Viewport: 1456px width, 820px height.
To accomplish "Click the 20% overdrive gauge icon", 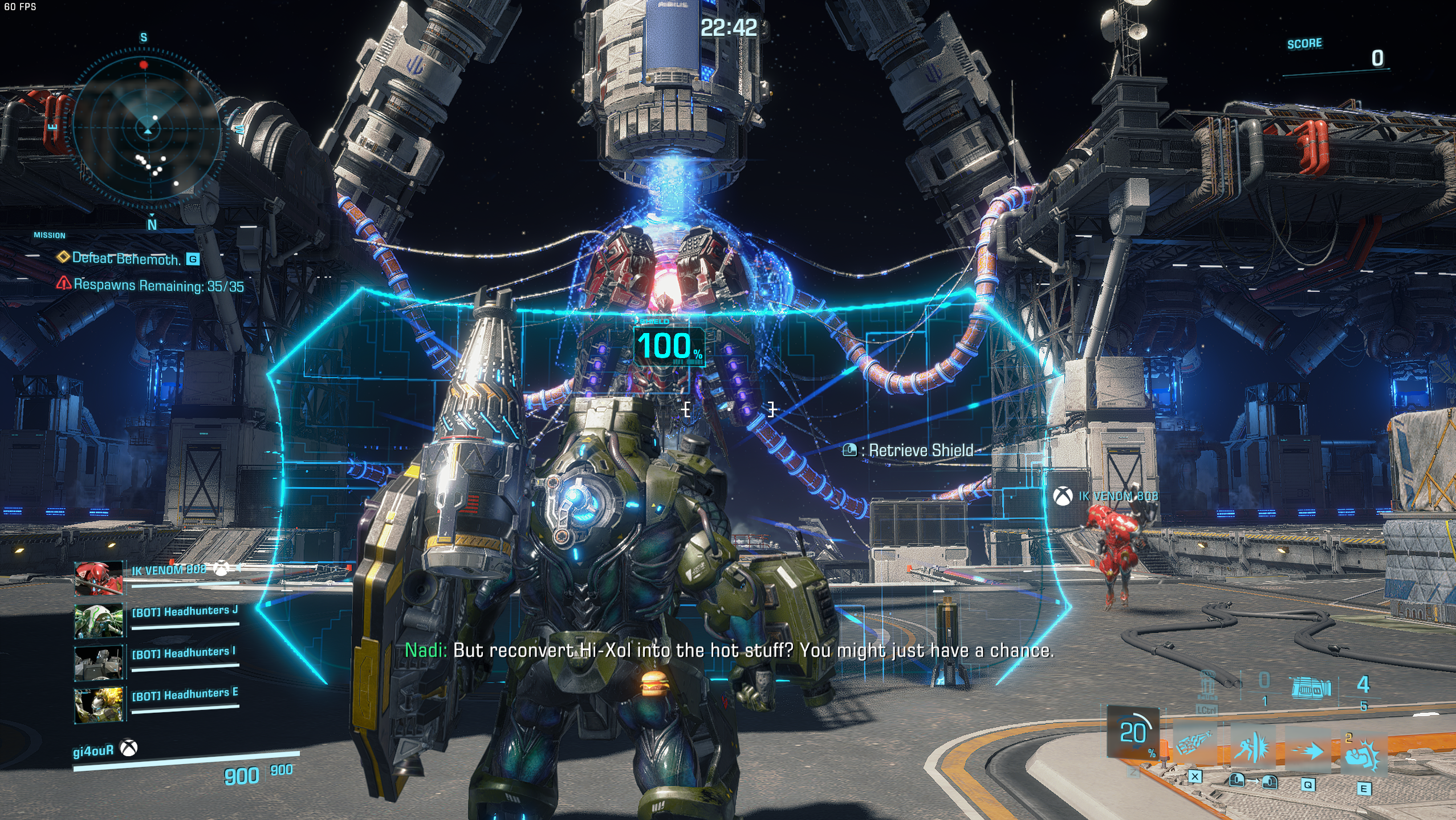I will pyautogui.click(x=1133, y=733).
